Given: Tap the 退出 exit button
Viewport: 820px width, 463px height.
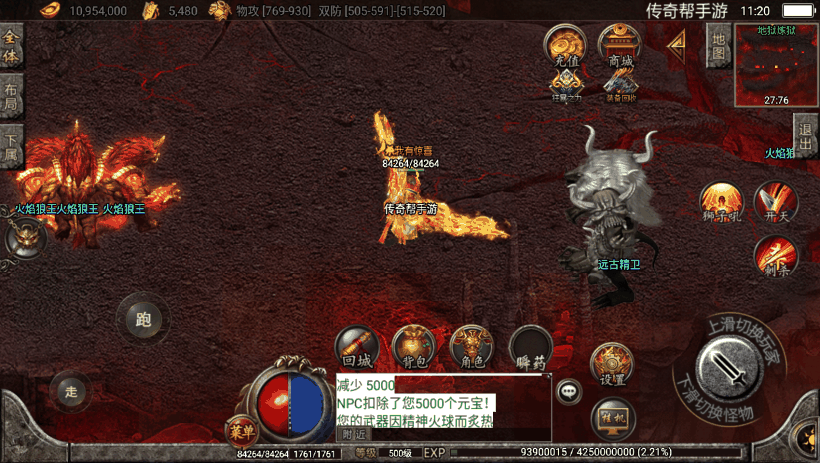Looking at the screenshot, I should click(x=805, y=130).
